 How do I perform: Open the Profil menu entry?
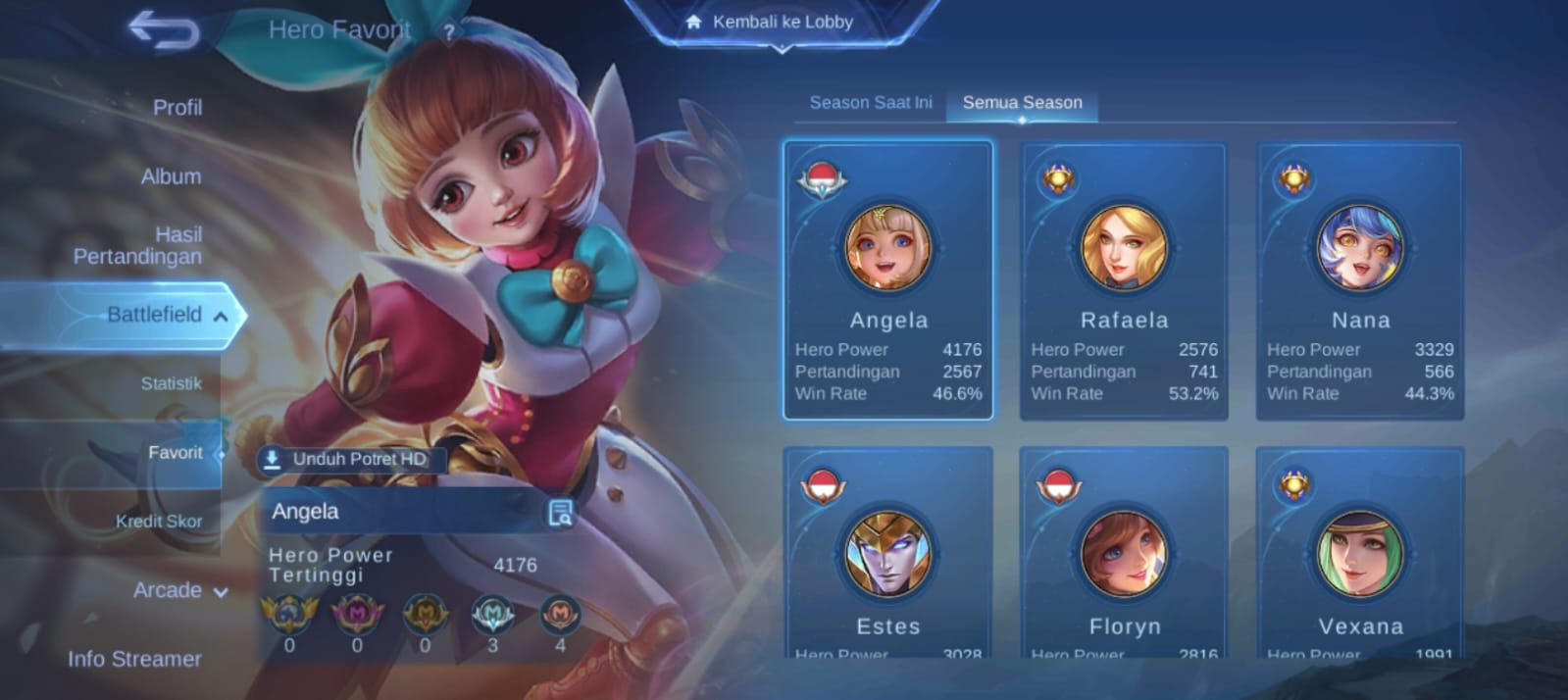[177, 108]
